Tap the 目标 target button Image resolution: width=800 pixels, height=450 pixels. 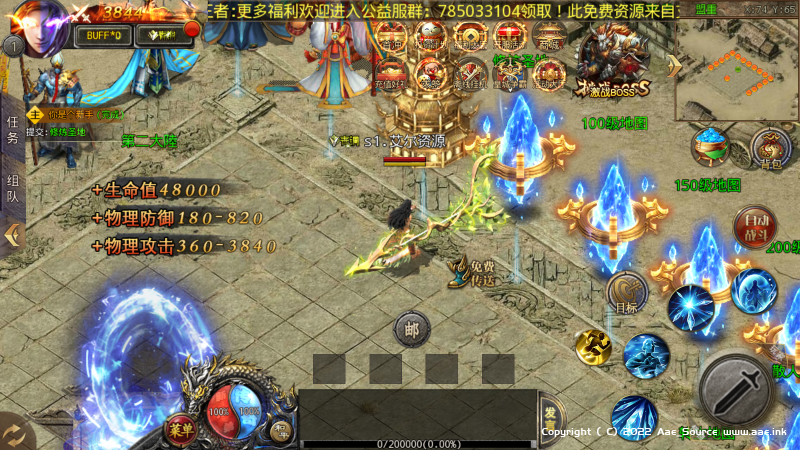point(627,292)
